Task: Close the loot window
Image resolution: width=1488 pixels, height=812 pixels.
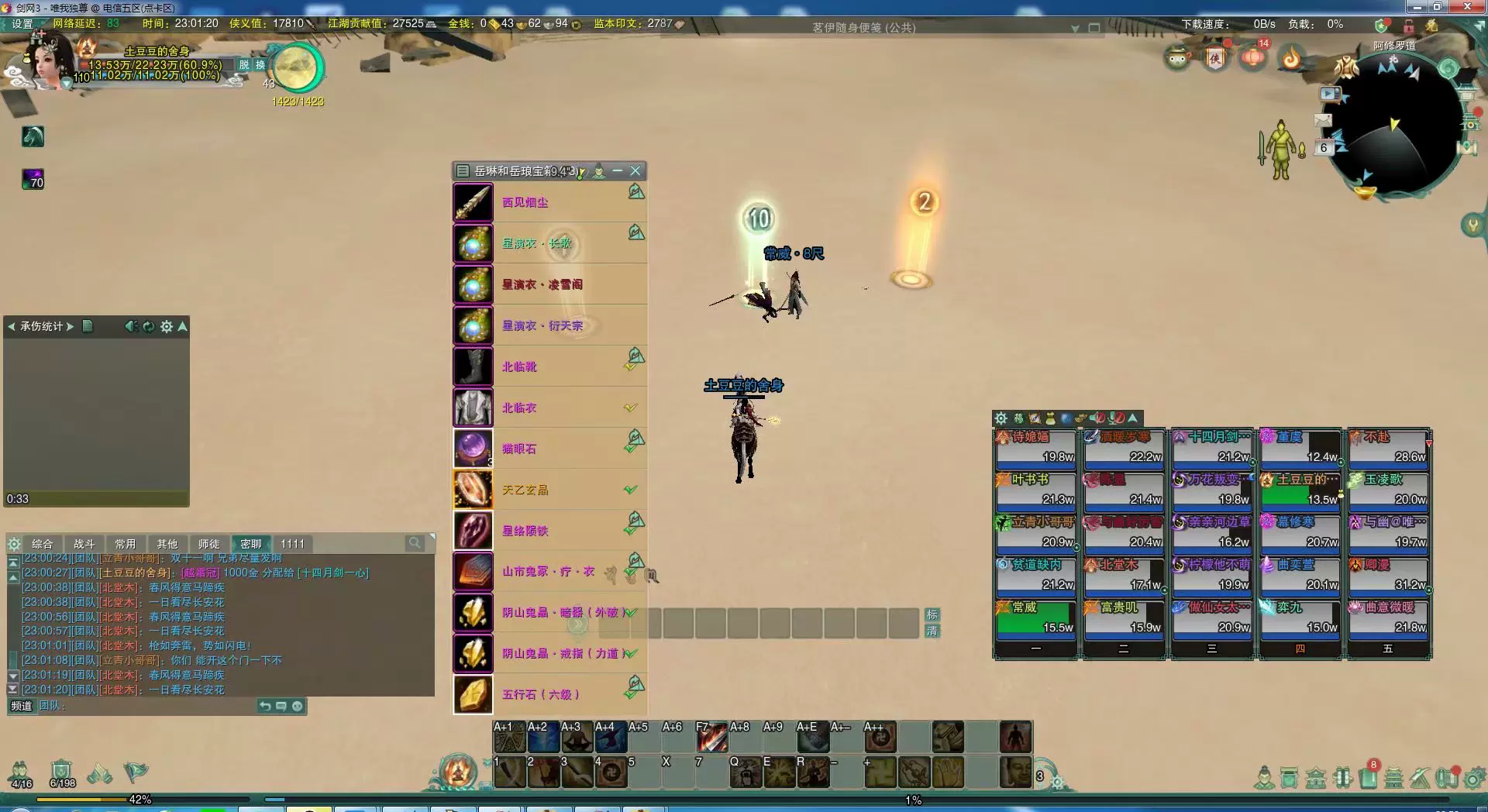Action: 635,170
